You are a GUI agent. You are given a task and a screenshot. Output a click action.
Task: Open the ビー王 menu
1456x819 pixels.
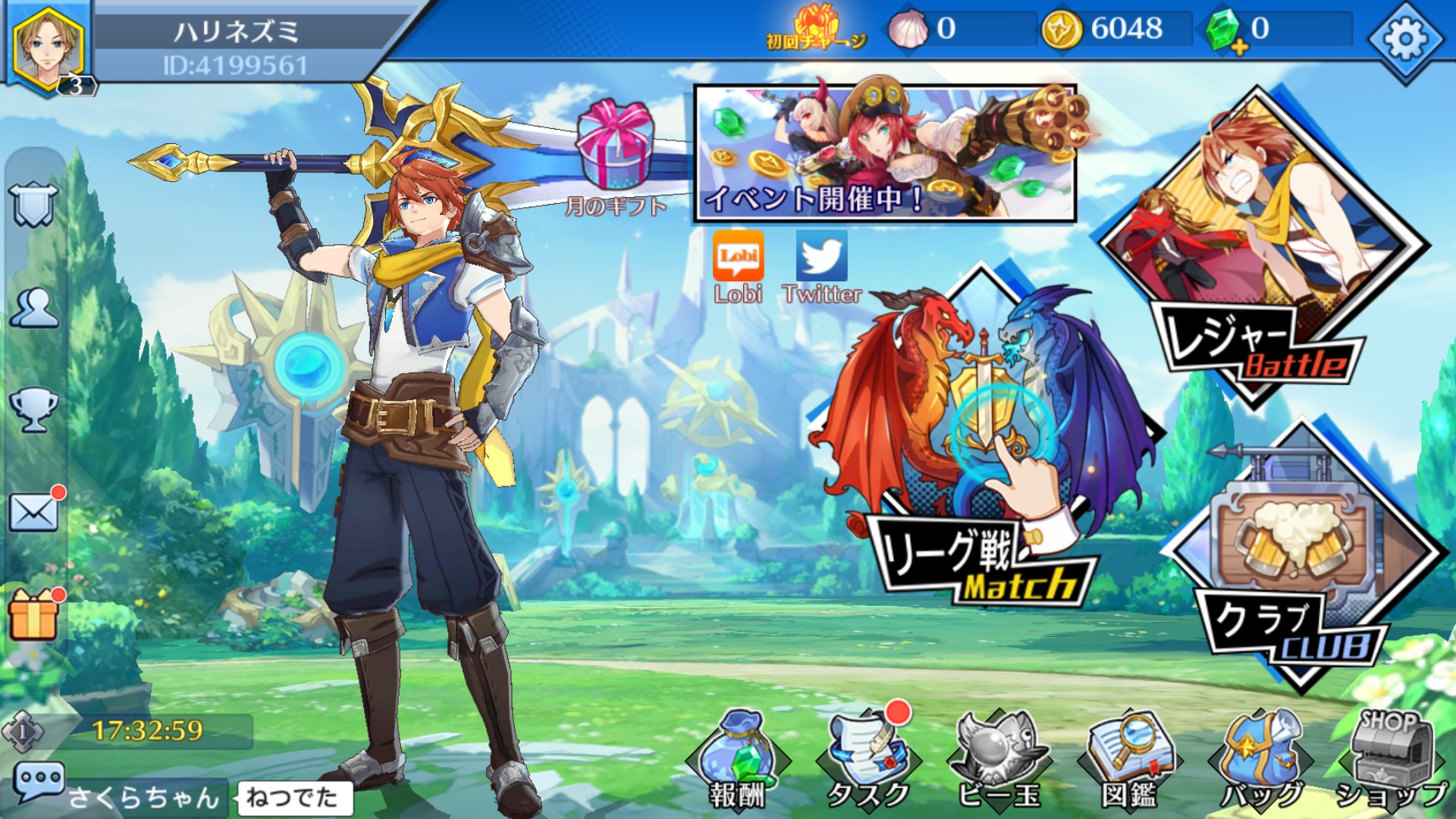point(998,758)
